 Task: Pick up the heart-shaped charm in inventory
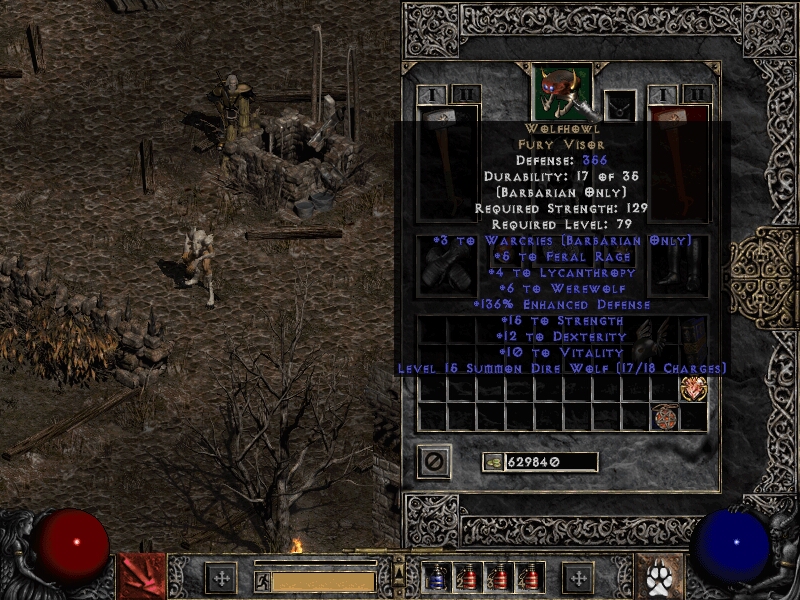pyautogui.click(x=693, y=389)
